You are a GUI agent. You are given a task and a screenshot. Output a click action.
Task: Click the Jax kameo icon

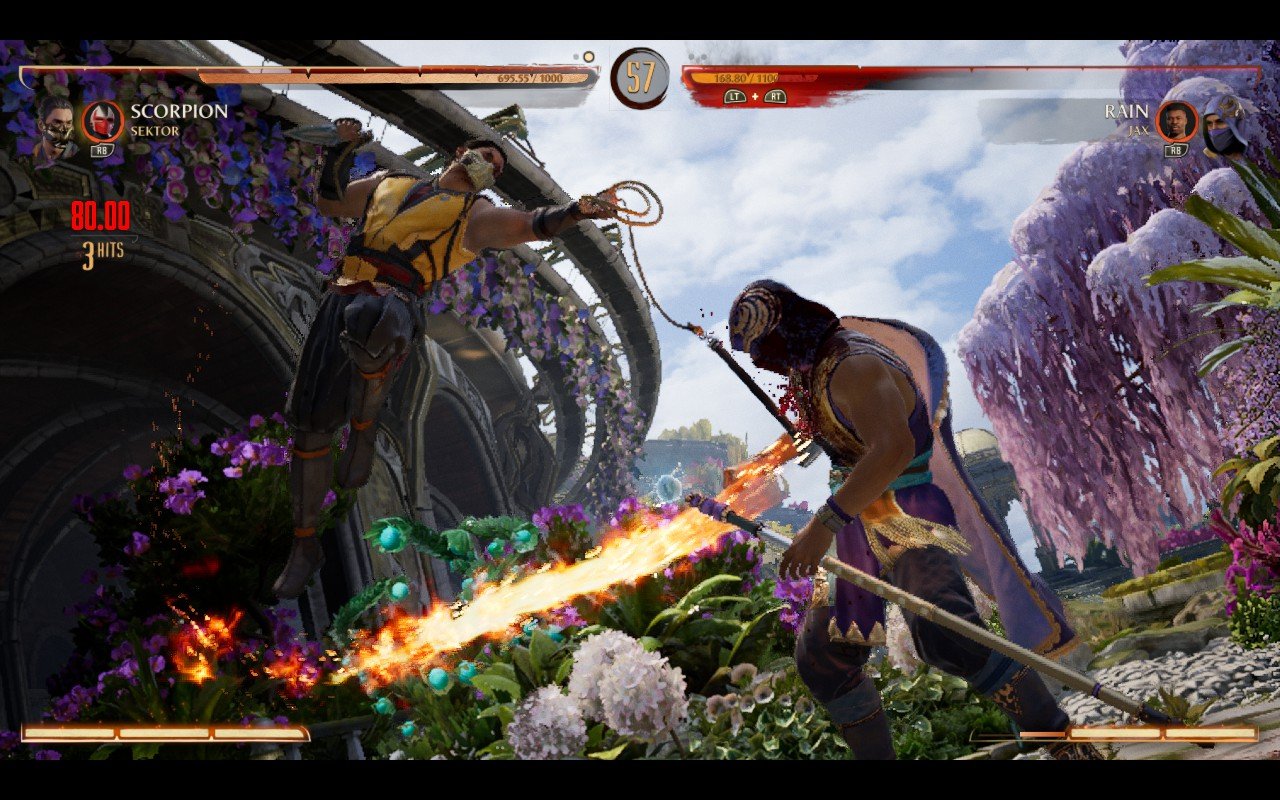[1177, 121]
